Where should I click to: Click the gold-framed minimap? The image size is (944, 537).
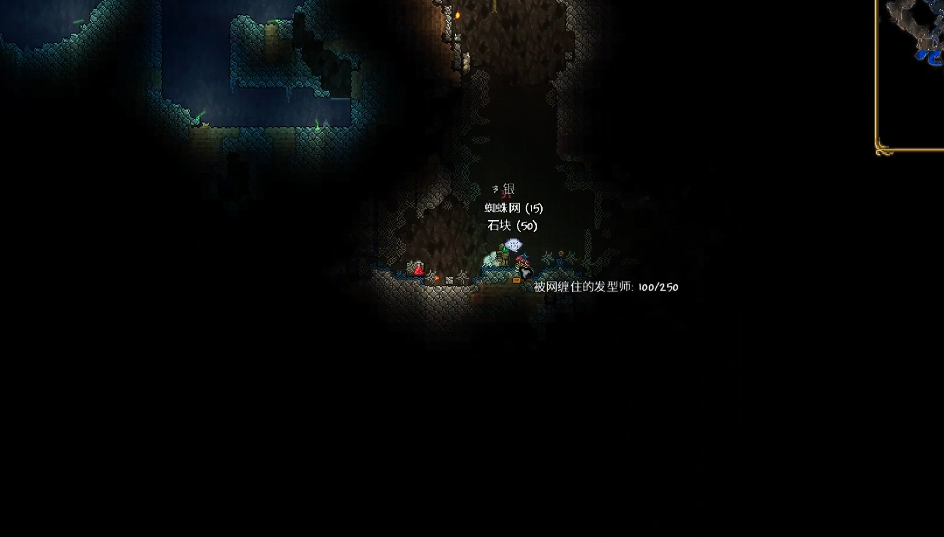click(x=912, y=72)
